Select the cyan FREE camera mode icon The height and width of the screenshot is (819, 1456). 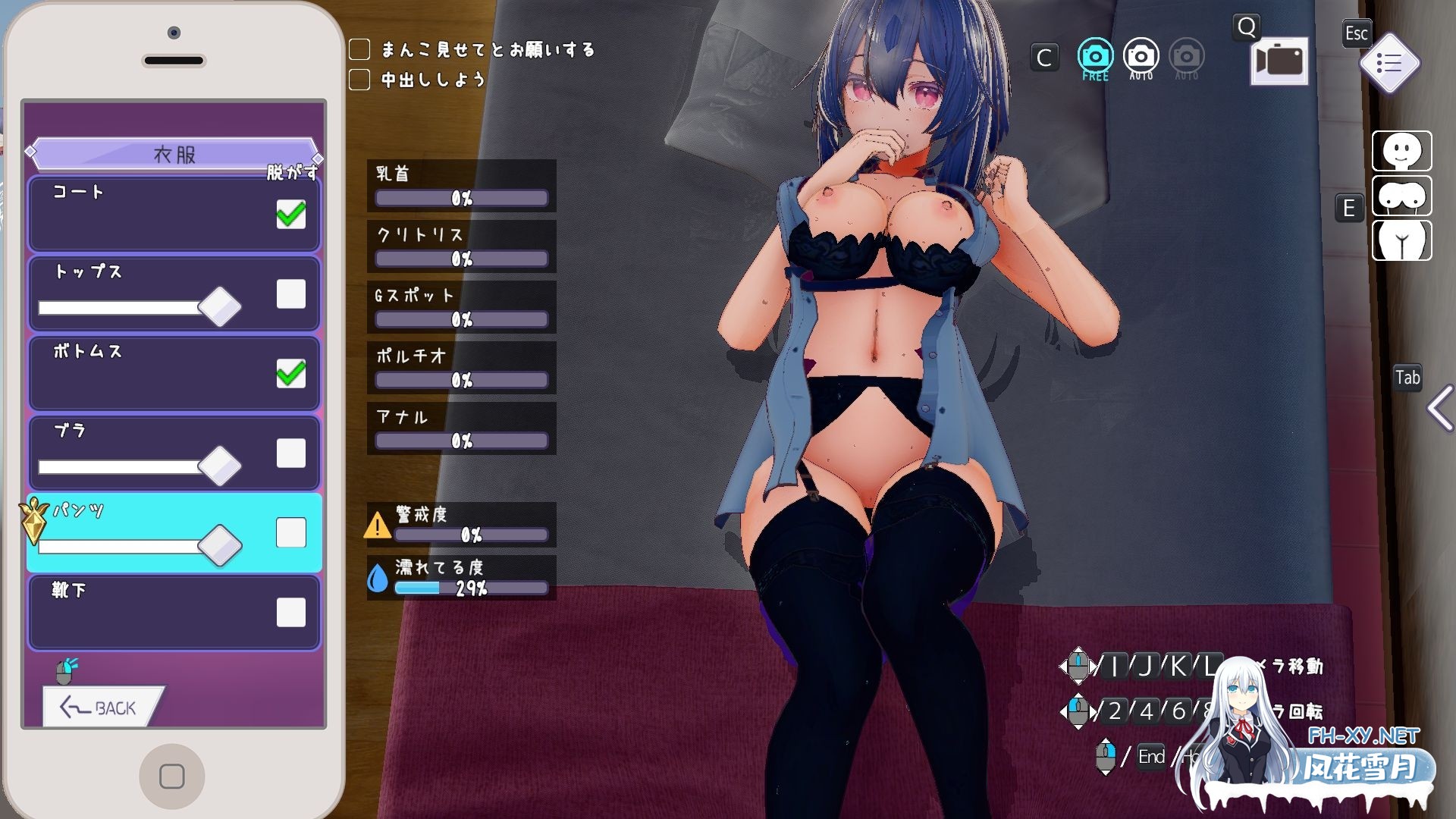[x=1094, y=55]
